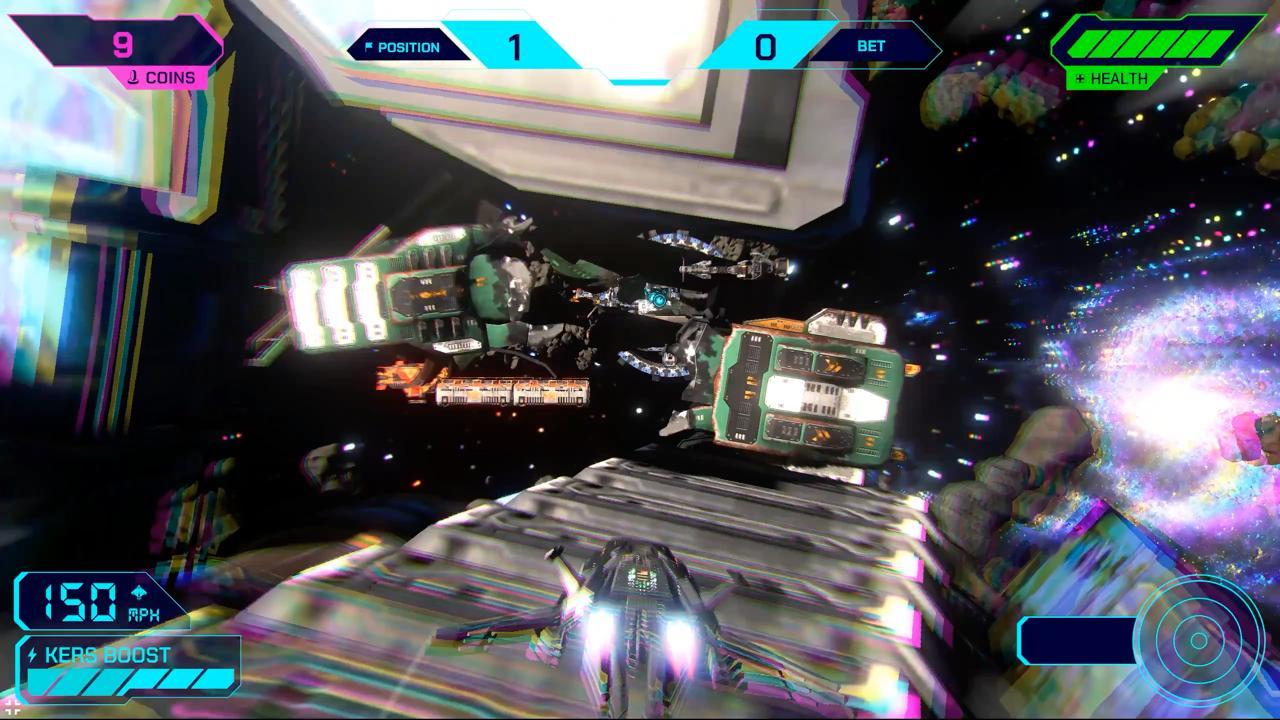This screenshot has height=720, width=1280.
Task: Click the POSITION panel header
Action: (x=408, y=46)
